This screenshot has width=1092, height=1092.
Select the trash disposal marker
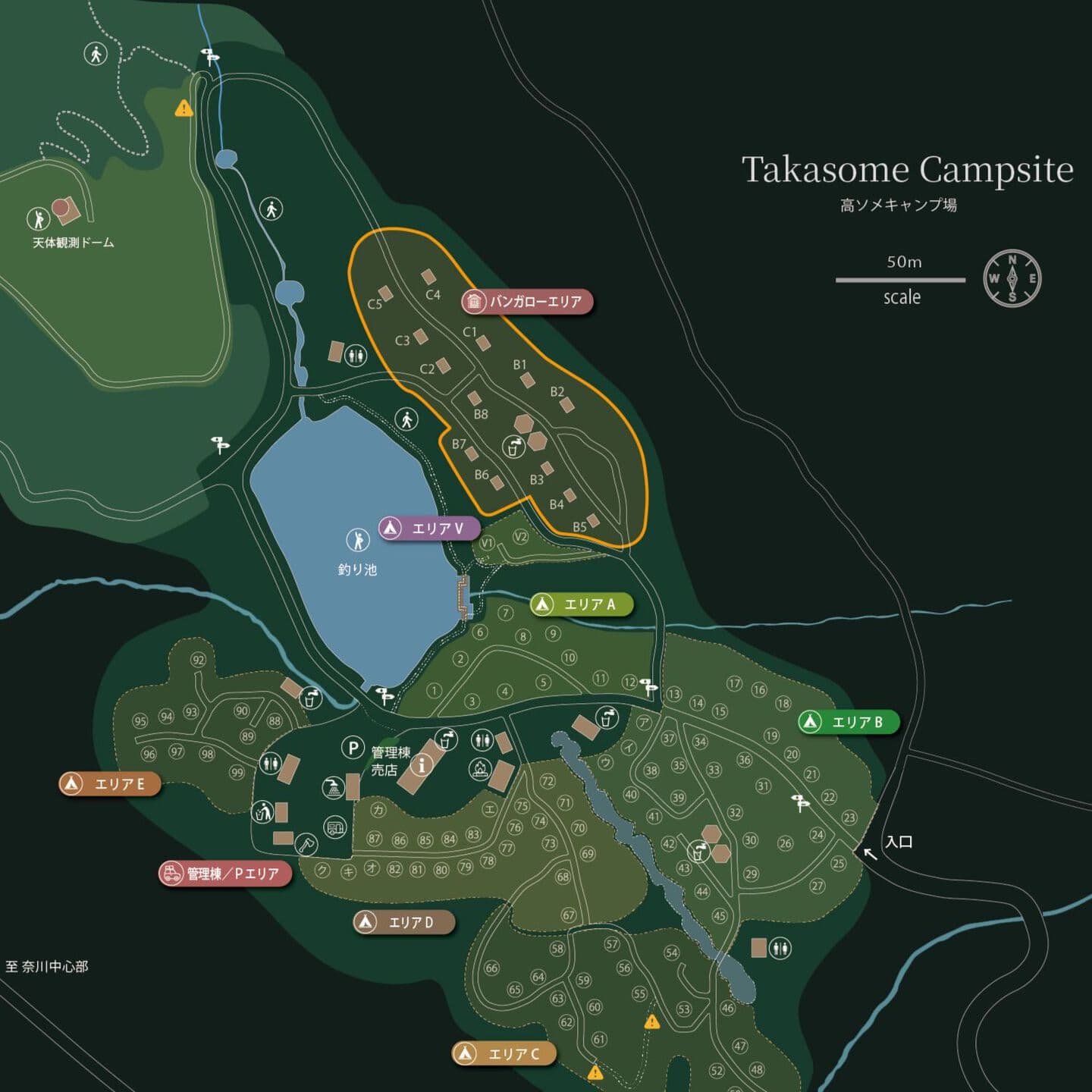point(262,813)
